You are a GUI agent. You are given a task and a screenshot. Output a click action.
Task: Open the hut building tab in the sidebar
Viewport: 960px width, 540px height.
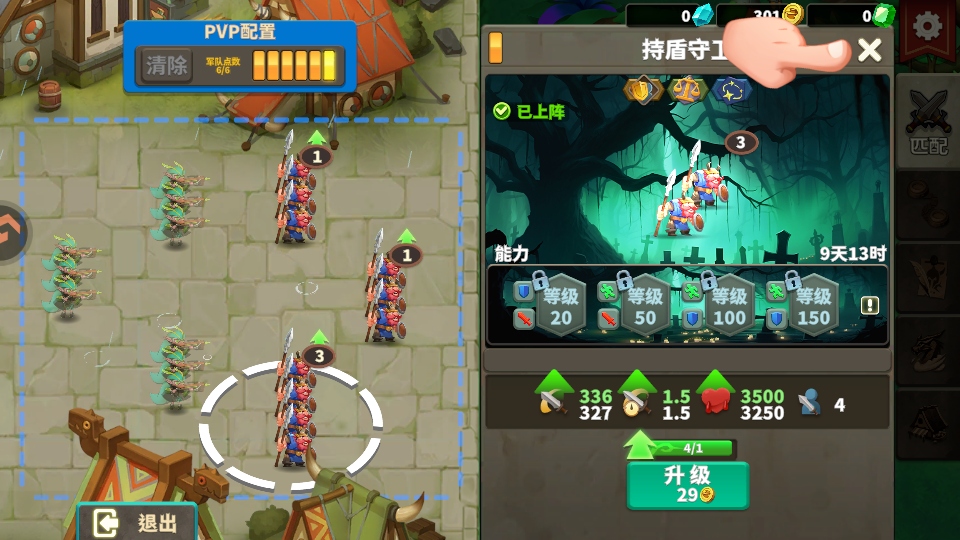pyautogui.click(x=927, y=425)
